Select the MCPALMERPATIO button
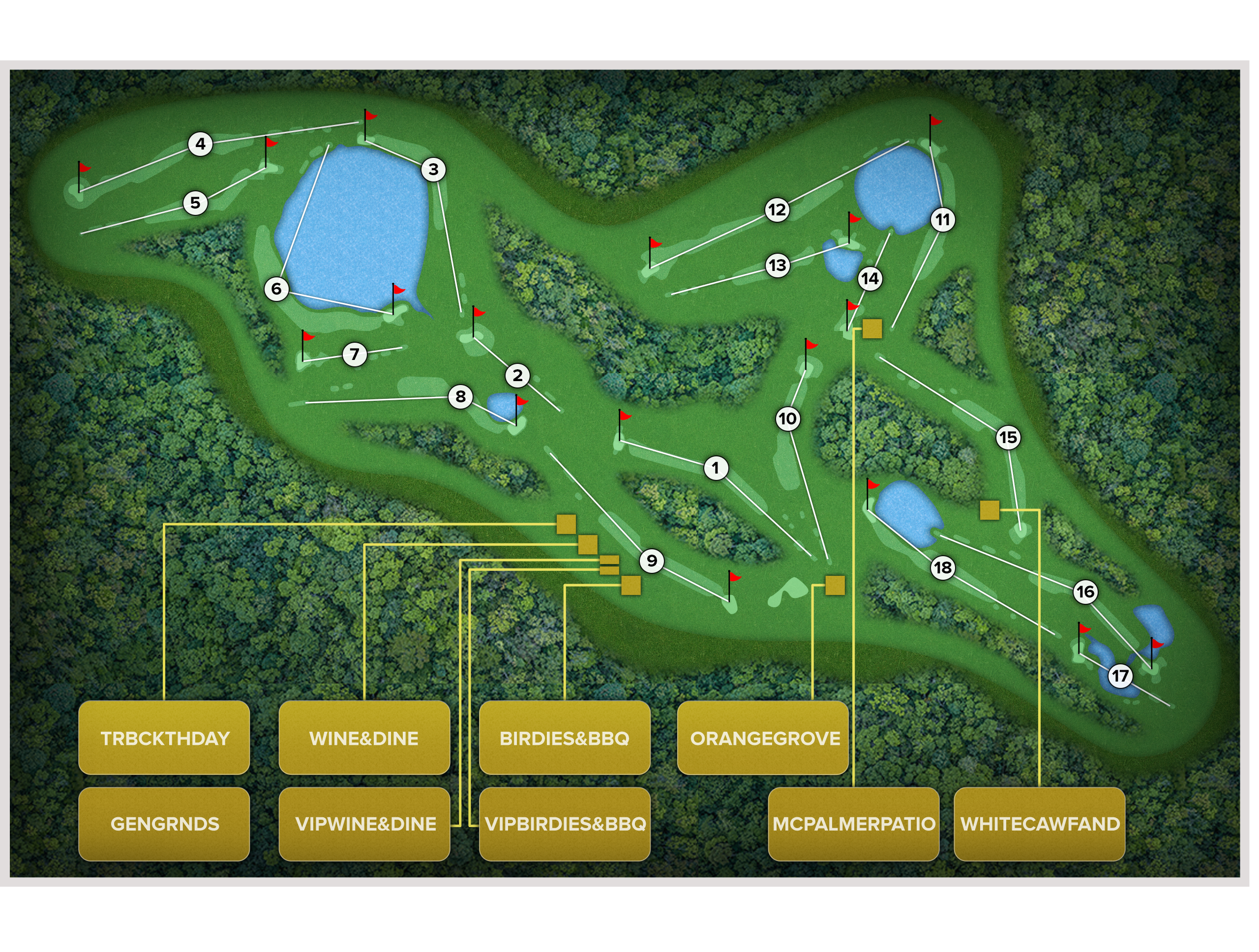Image resolution: width=1259 pixels, height=952 pixels. coord(853,823)
